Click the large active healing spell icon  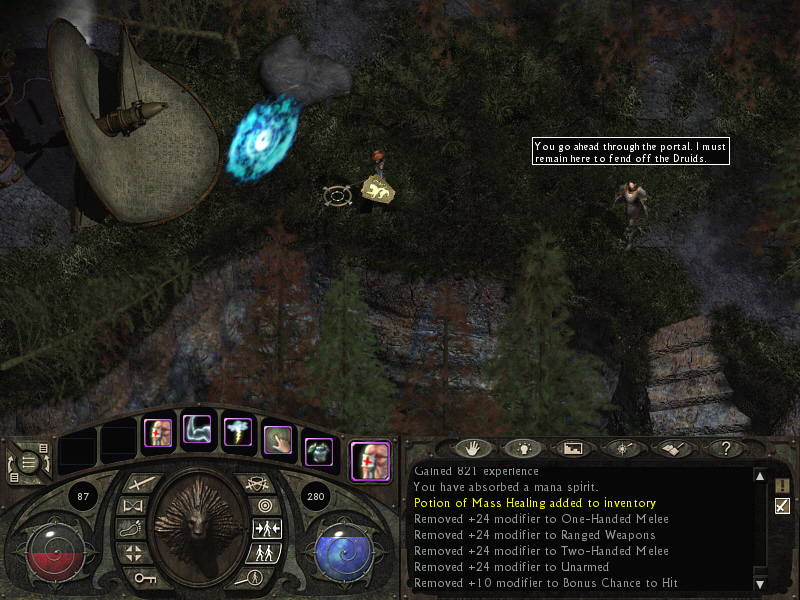pyautogui.click(x=370, y=460)
